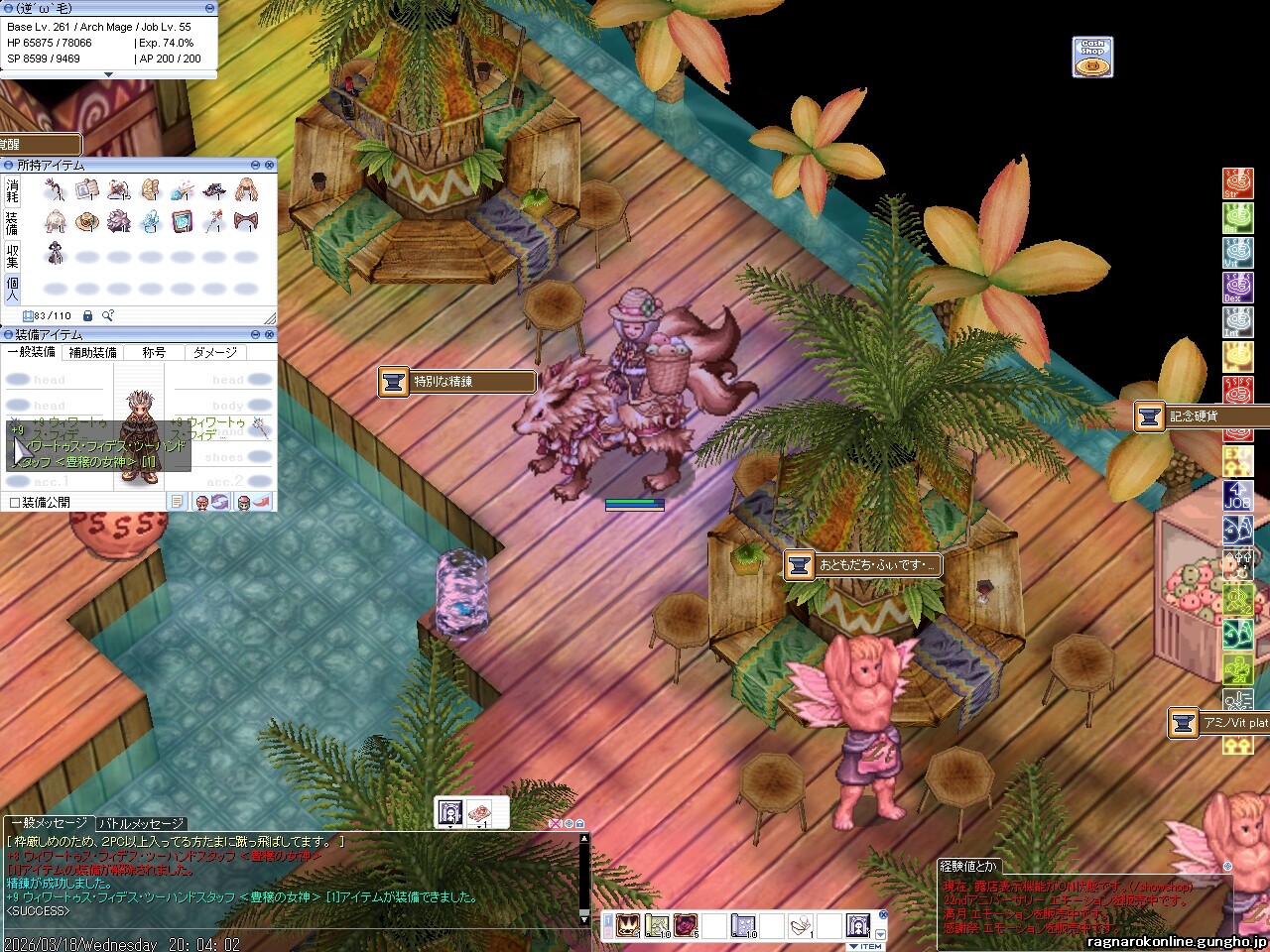Select the straw hat item in inventory
This screenshot has width=1270, height=952.
point(86,221)
